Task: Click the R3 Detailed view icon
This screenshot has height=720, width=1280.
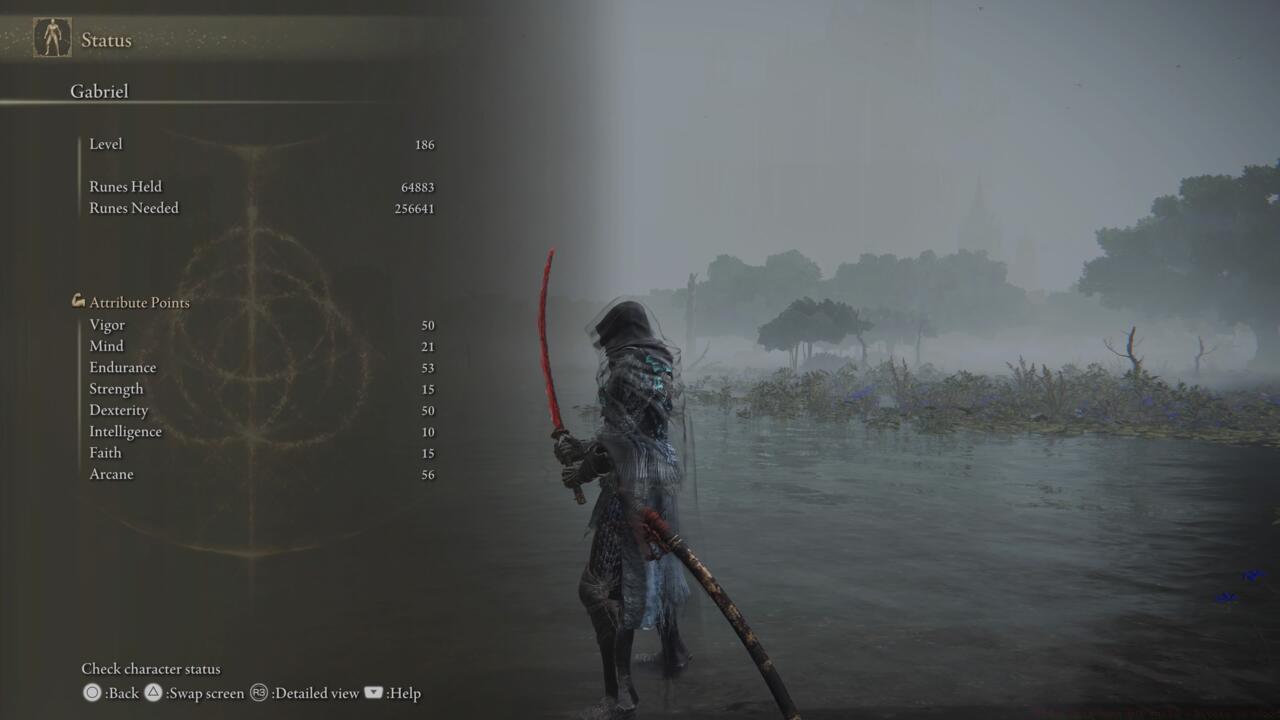Action: (258, 693)
